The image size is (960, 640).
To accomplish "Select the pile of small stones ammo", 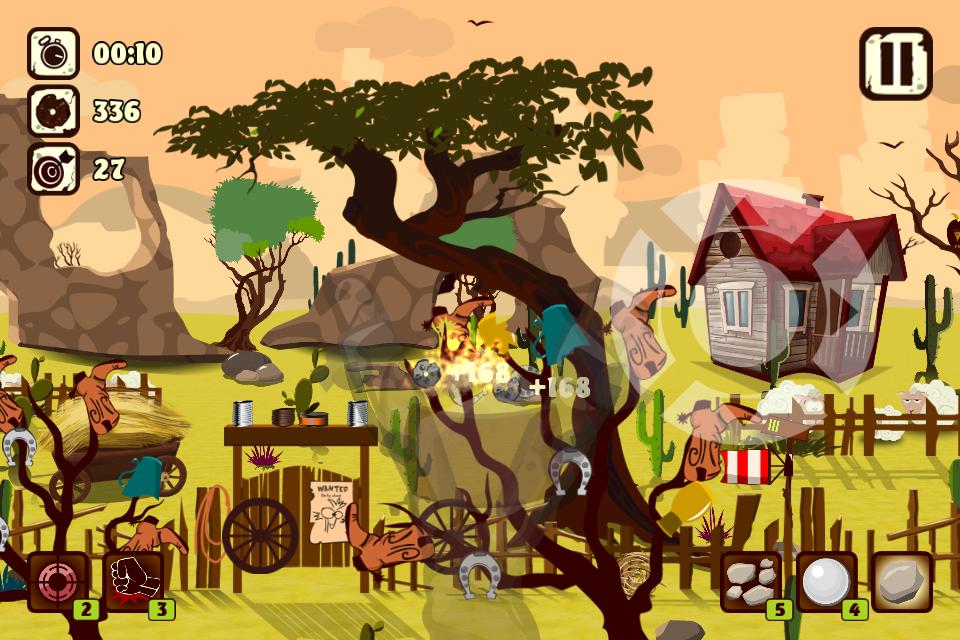I will (x=751, y=581).
